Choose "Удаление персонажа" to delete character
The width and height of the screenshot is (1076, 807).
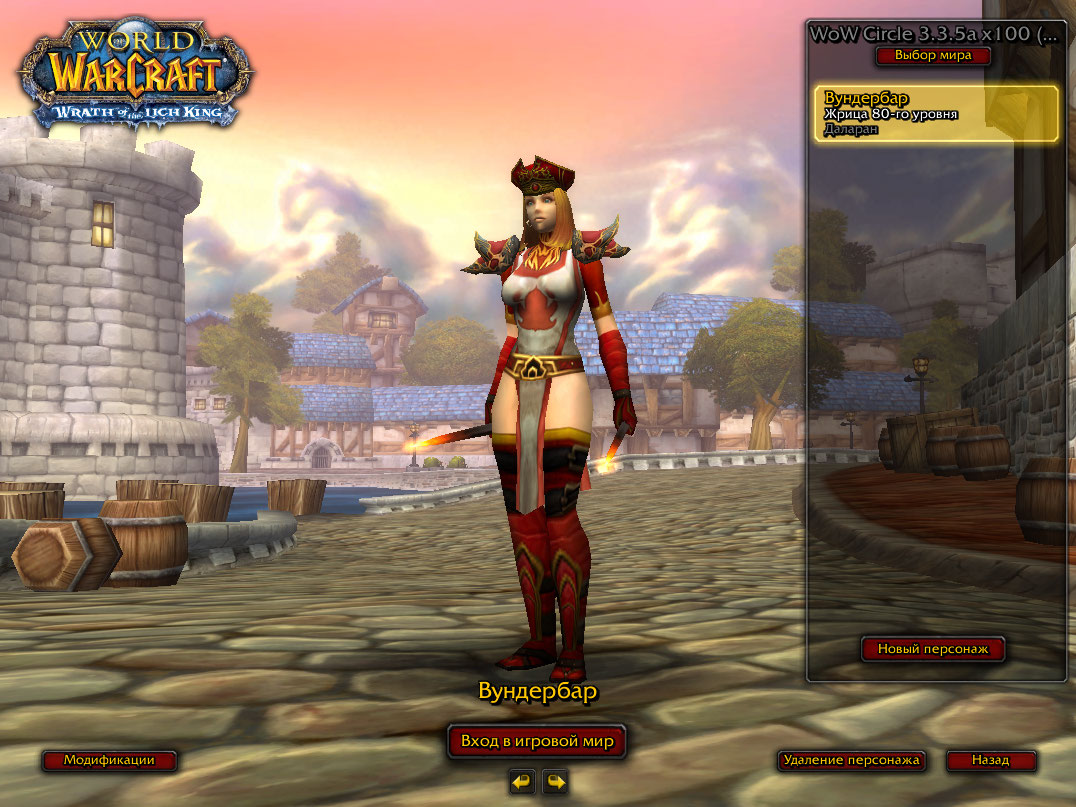850,760
